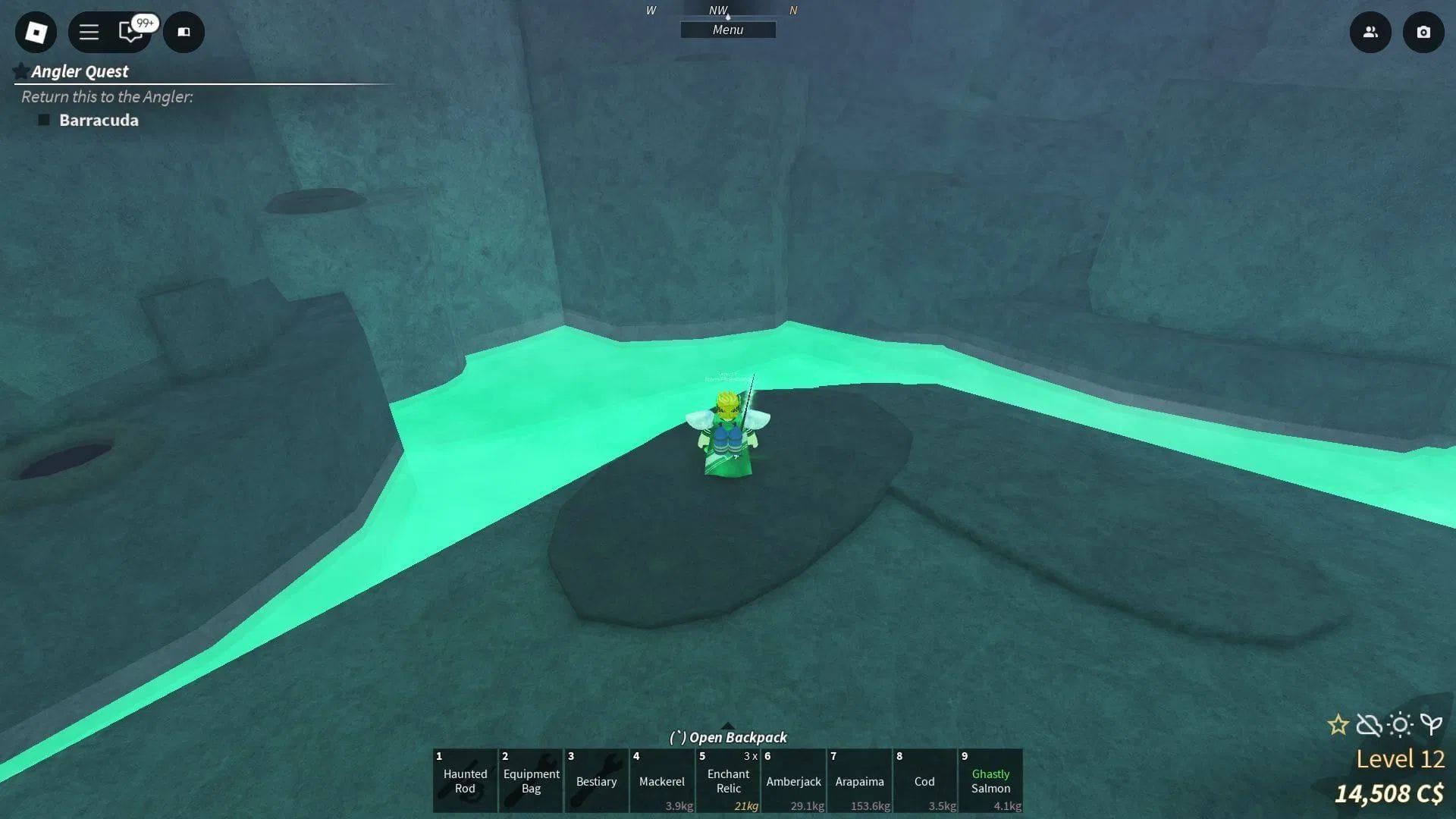Toggle the sidebar panel icon

coord(184,32)
